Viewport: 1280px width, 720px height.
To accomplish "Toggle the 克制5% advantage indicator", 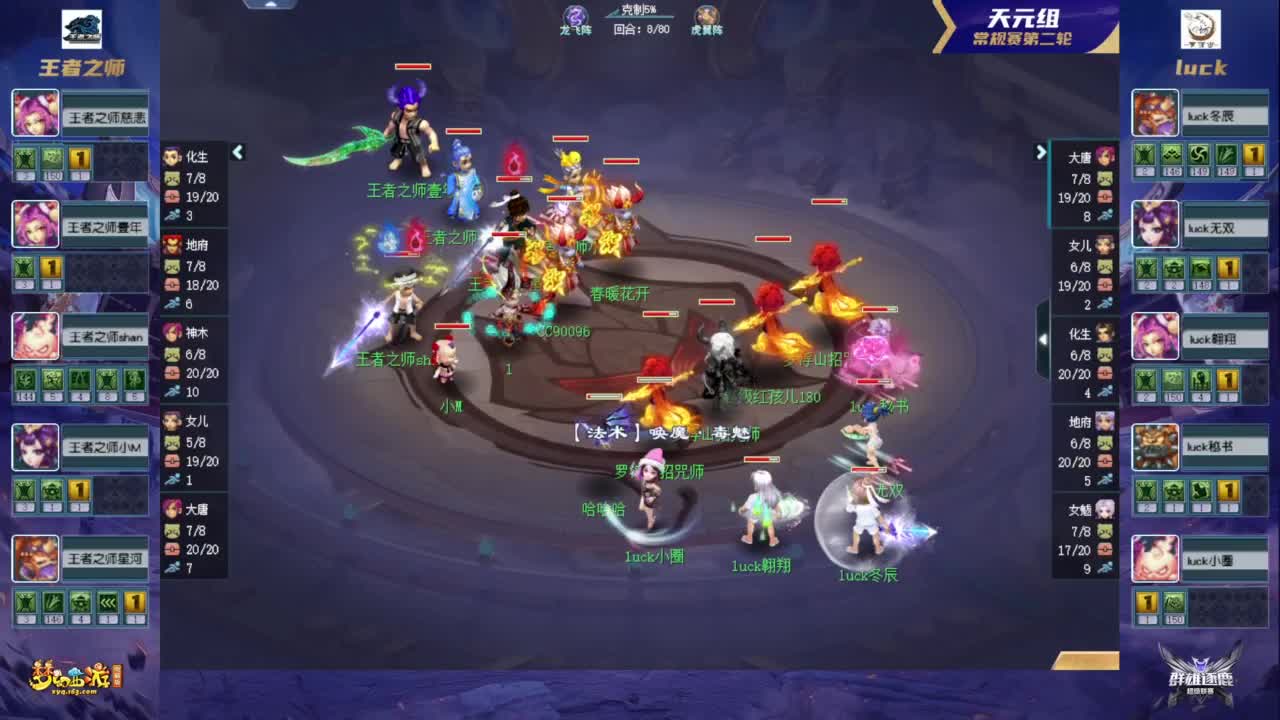I will [x=640, y=12].
